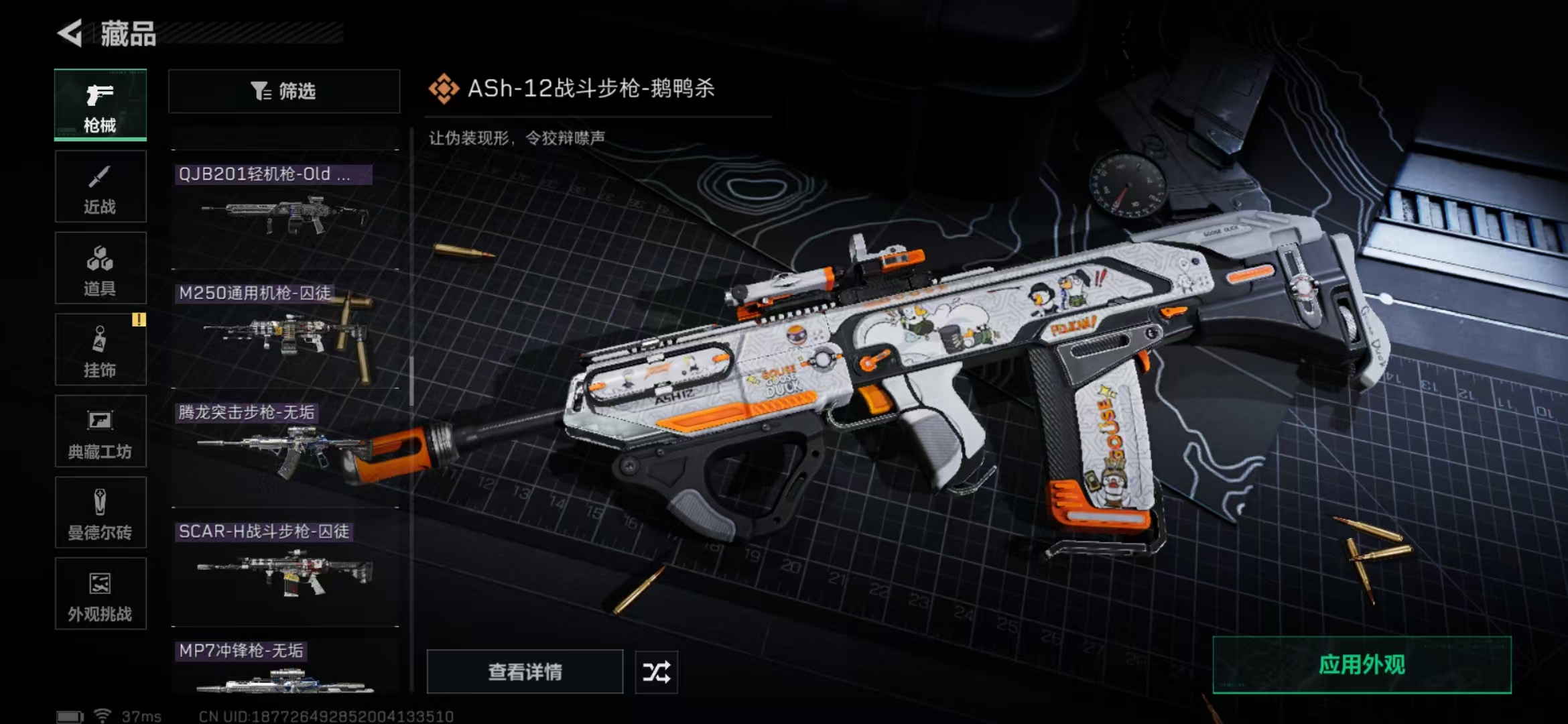The width and height of the screenshot is (1568, 724).
Task: Open the 外观挑战 appearance challenge section
Action: (x=99, y=595)
